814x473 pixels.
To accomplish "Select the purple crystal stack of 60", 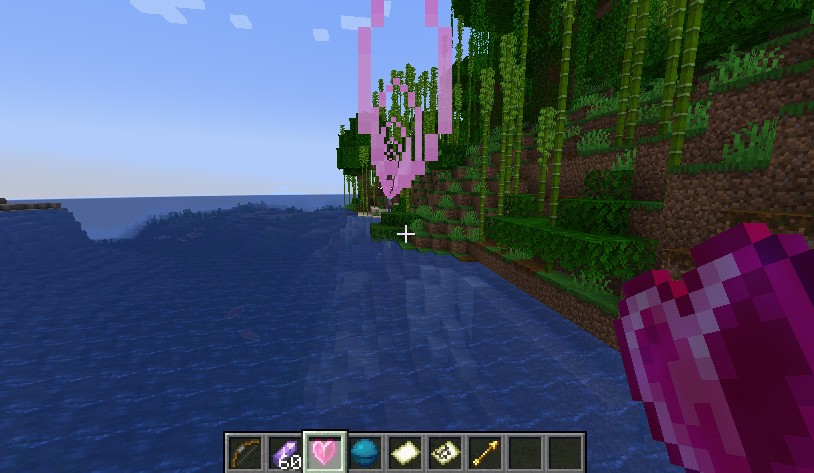I will [x=285, y=452].
